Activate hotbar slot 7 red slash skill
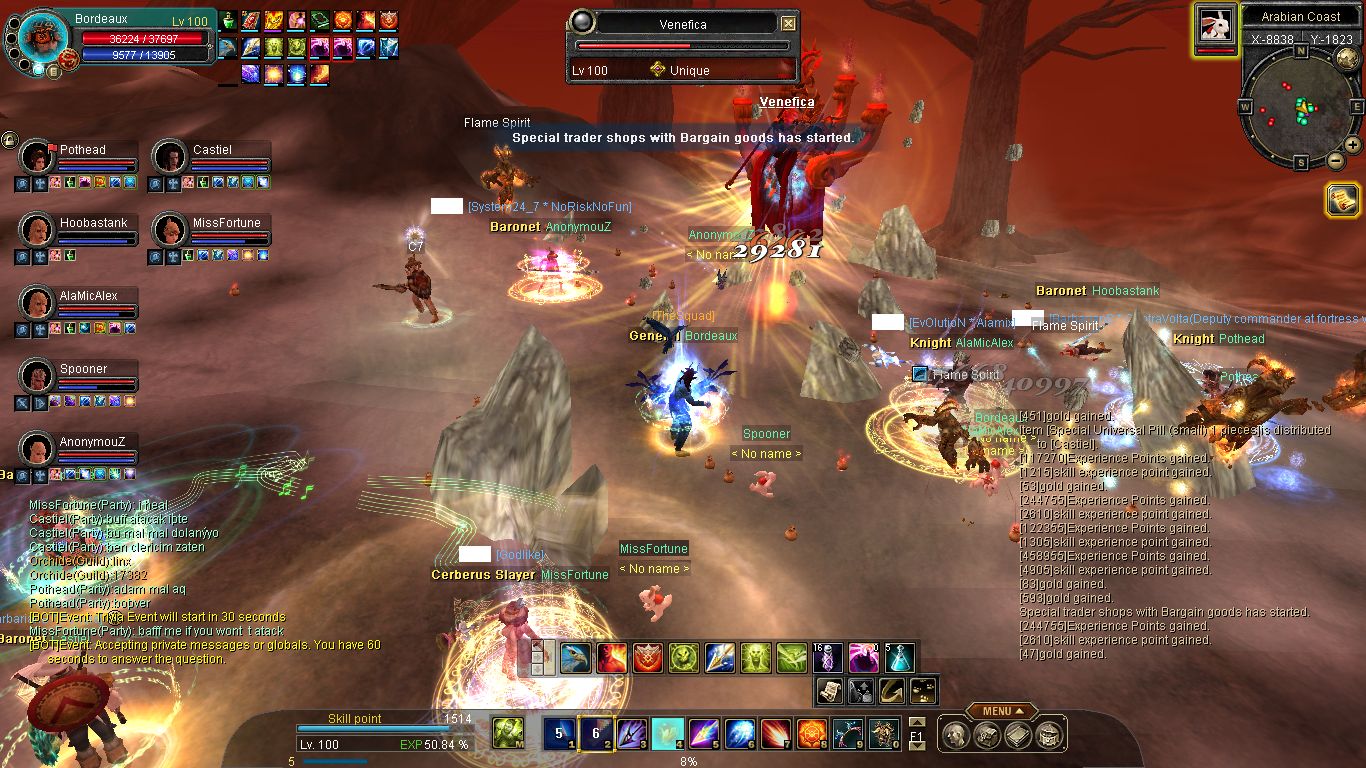Image resolution: width=1366 pixels, height=768 pixels. 776,734
